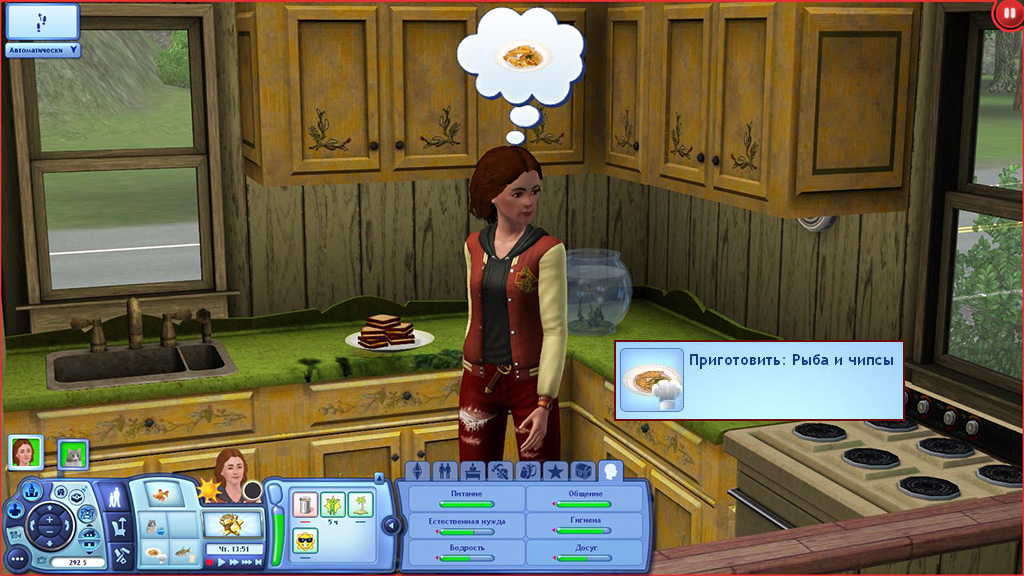Click the red pause button
The width and height of the screenshot is (1024, 576).
point(1008,14)
